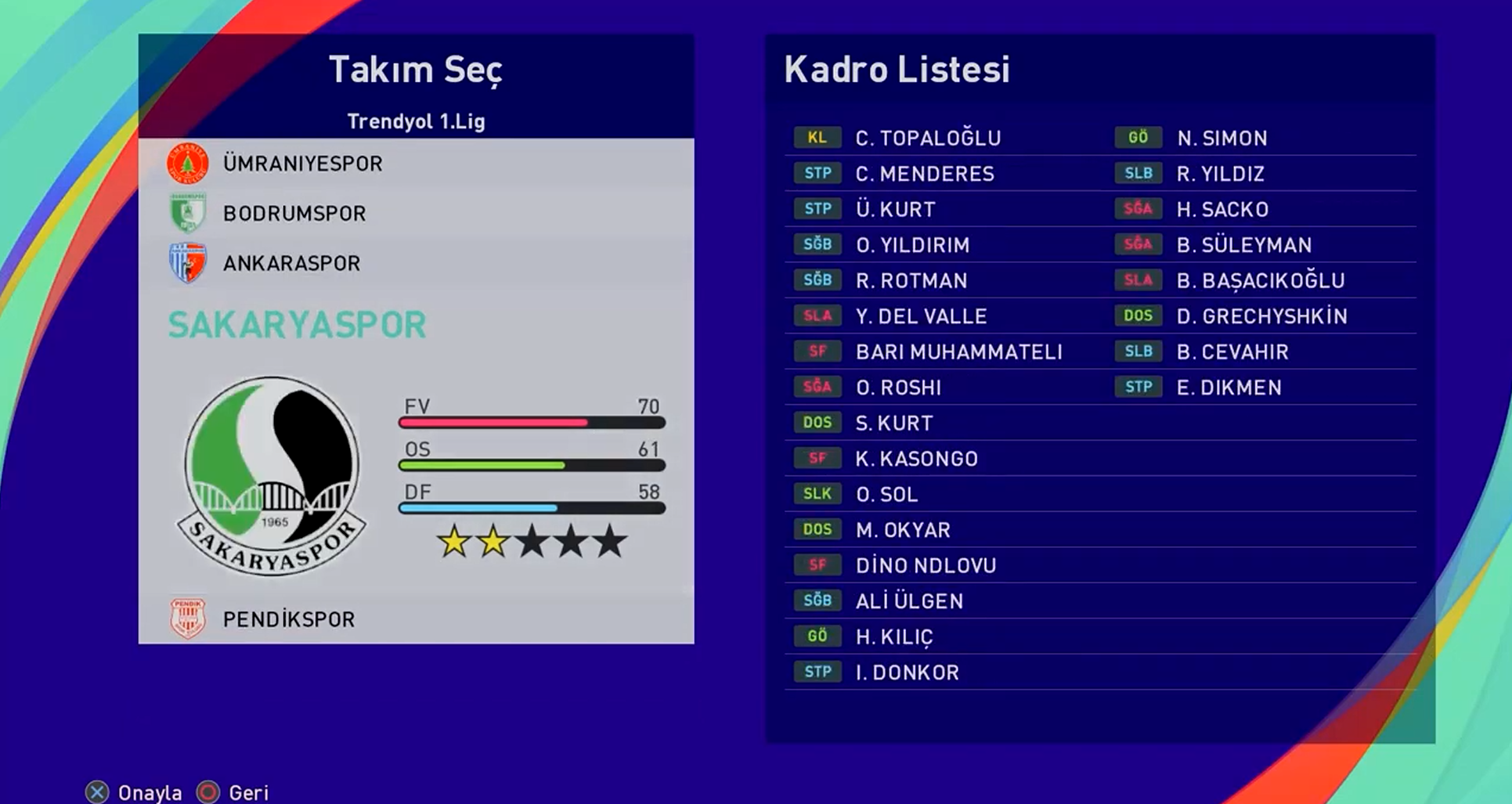Choose D. Grechyshkin player row

[x=1261, y=316]
